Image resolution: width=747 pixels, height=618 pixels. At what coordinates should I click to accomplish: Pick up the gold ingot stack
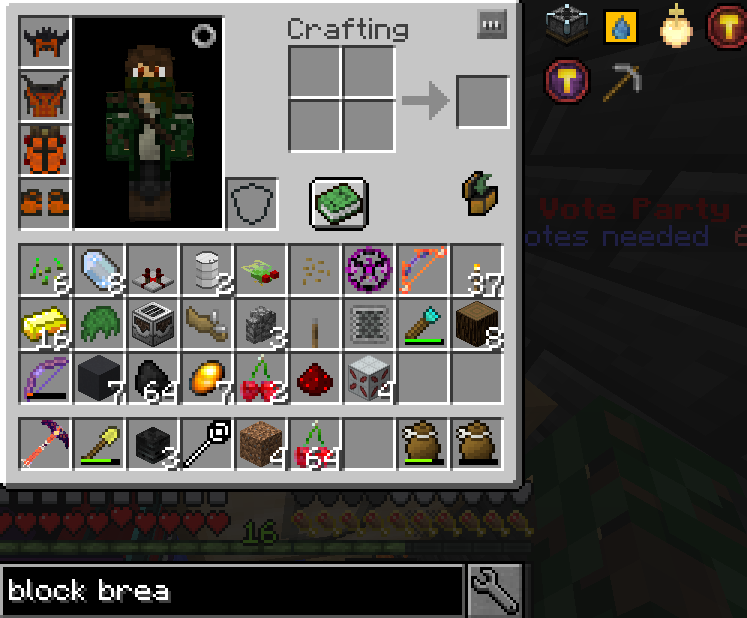click(x=45, y=325)
